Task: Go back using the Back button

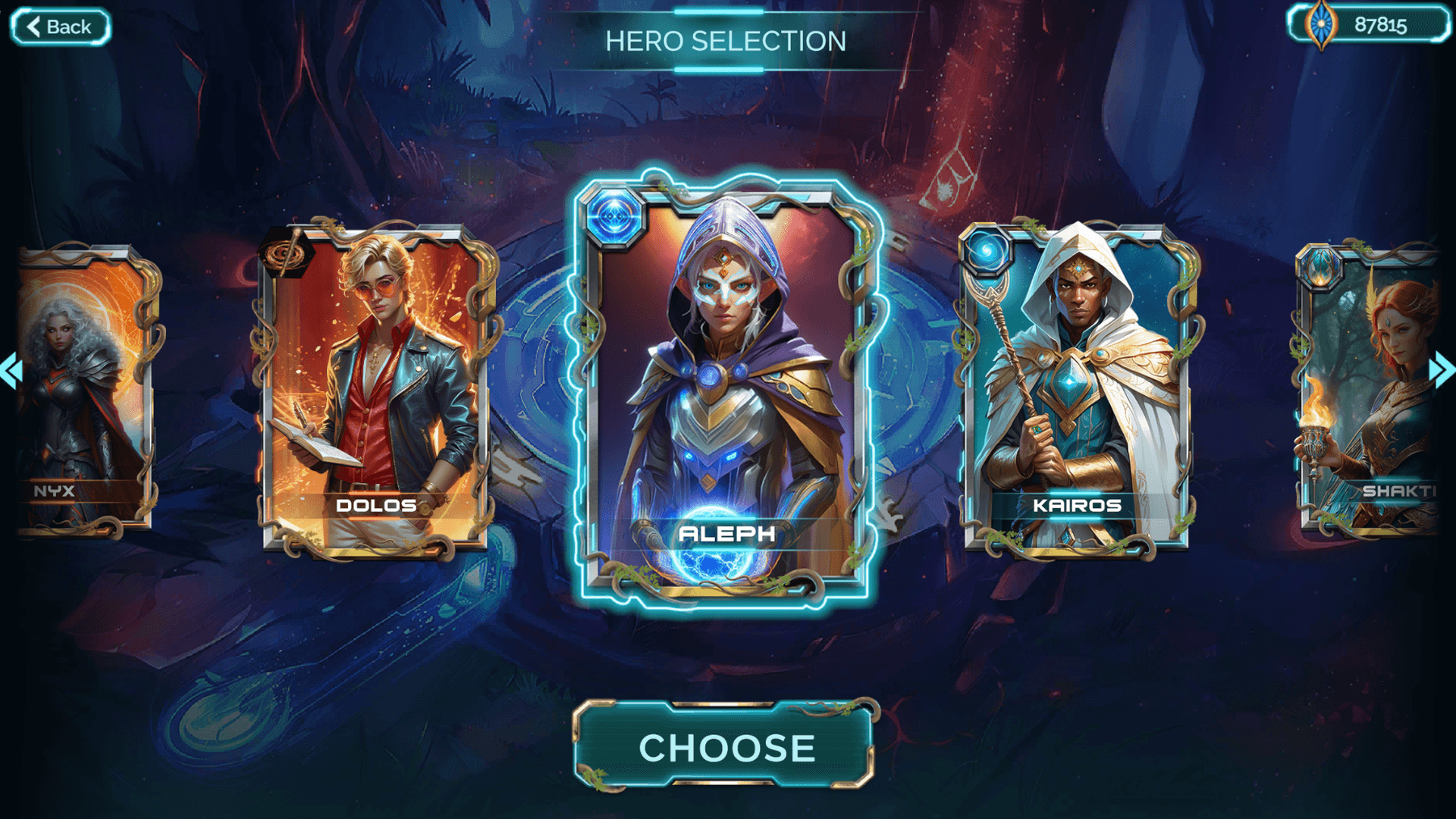Action: pos(61,27)
